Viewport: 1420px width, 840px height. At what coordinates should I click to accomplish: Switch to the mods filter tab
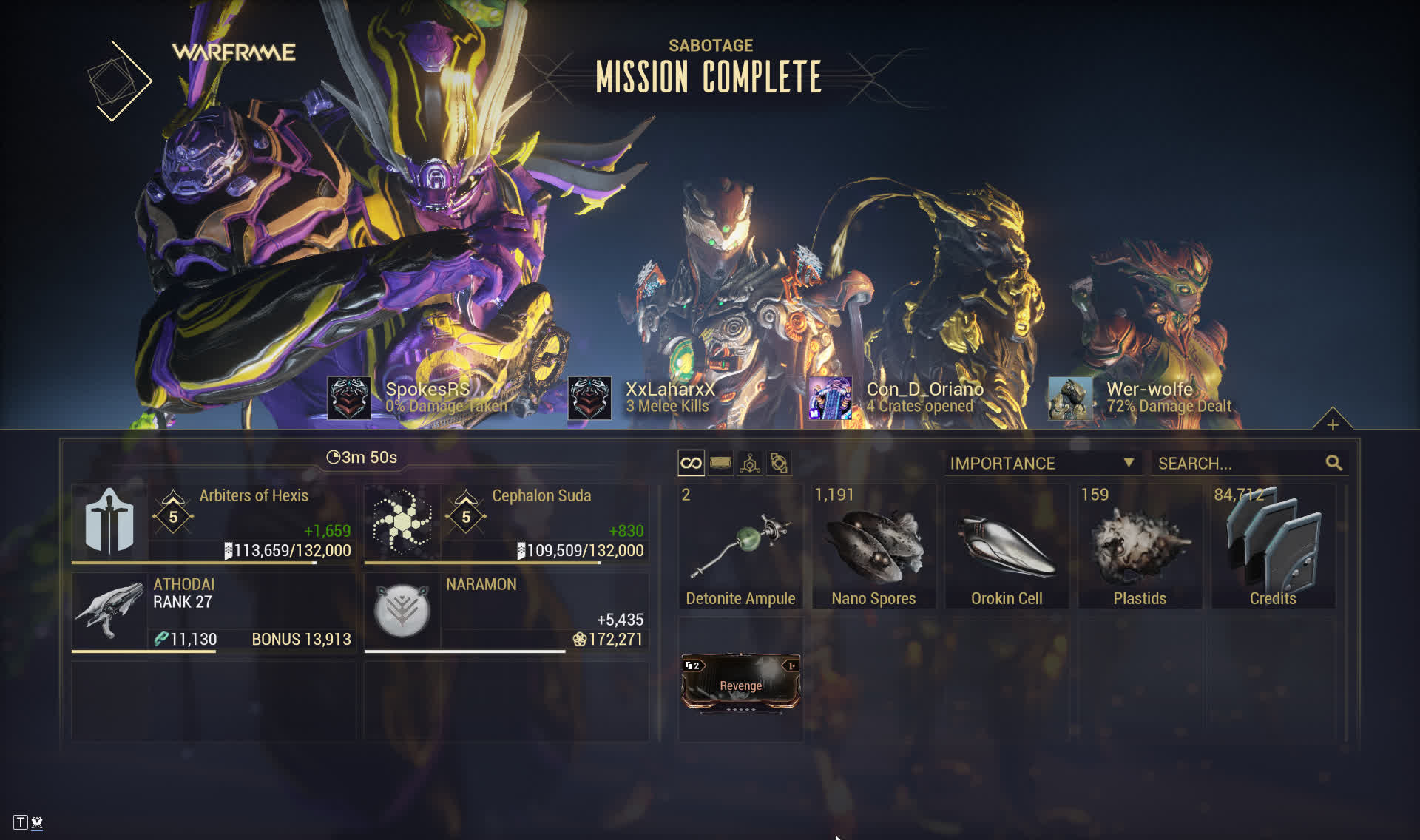(720, 464)
